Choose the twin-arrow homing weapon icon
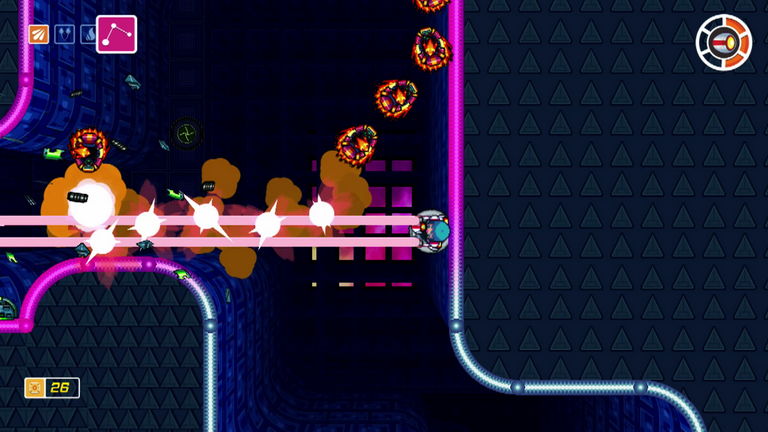The height and width of the screenshot is (432, 768). tap(64, 35)
